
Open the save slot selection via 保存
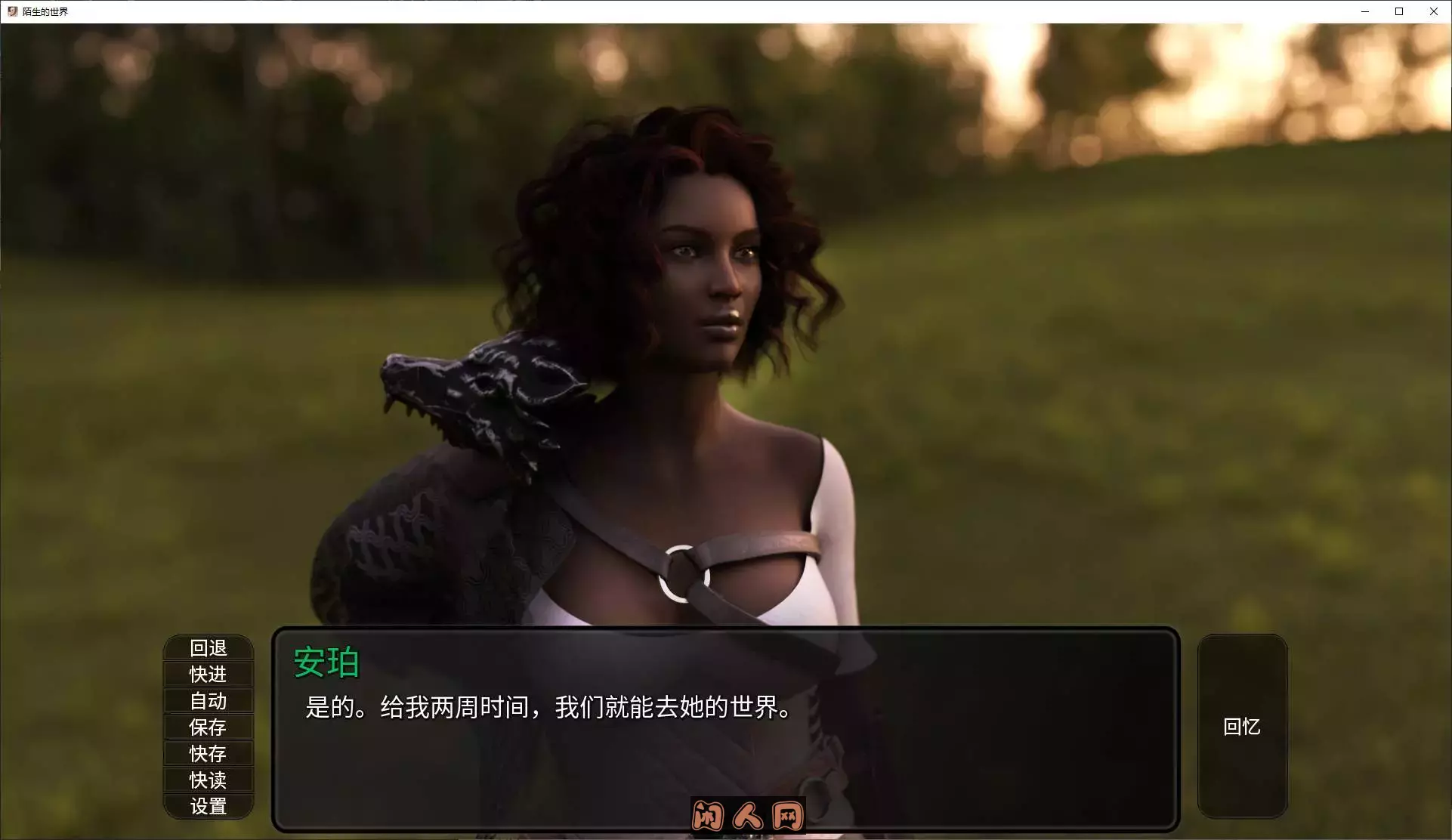(209, 727)
